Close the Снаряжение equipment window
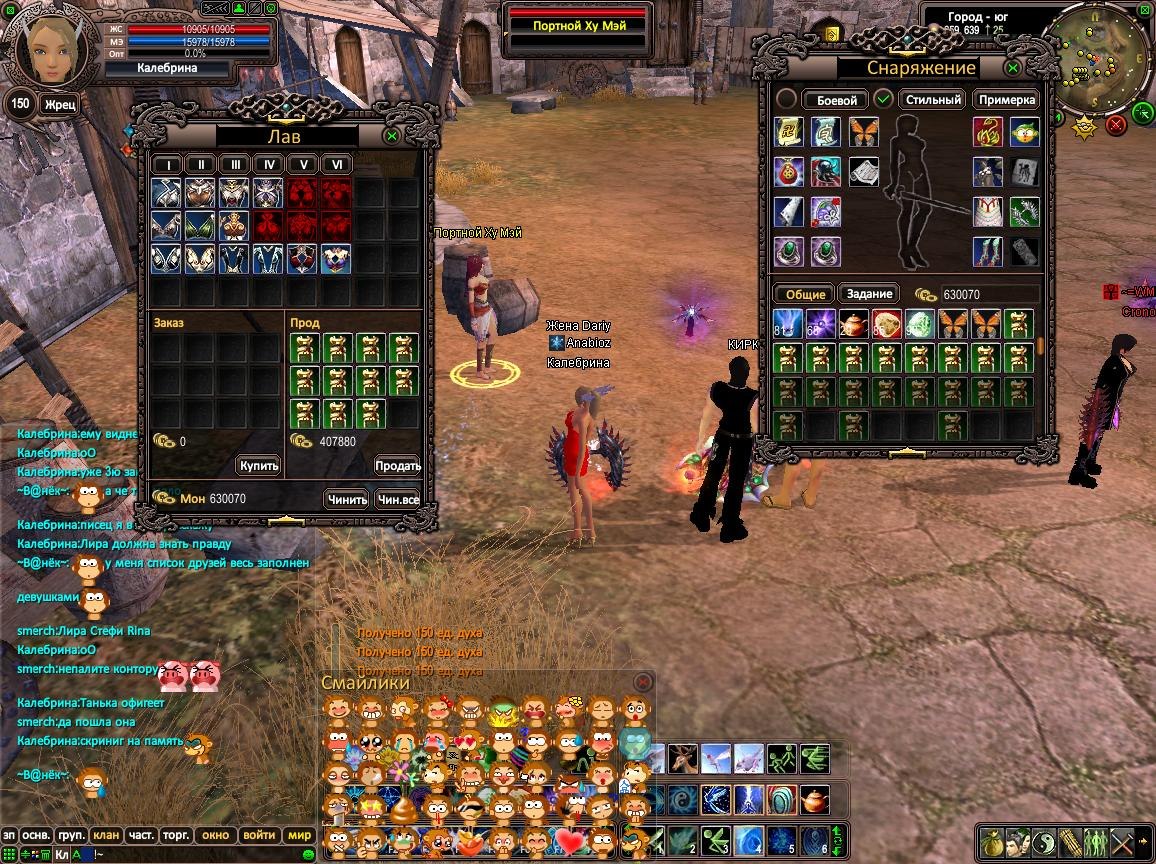This screenshot has height=864, width=1156. (1013, 68)
